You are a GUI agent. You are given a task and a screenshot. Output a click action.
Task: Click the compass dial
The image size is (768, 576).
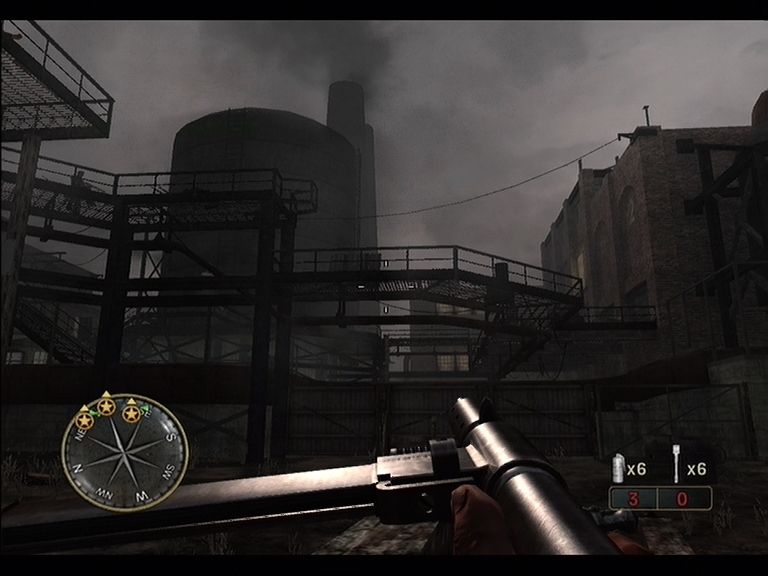point(124,452)
